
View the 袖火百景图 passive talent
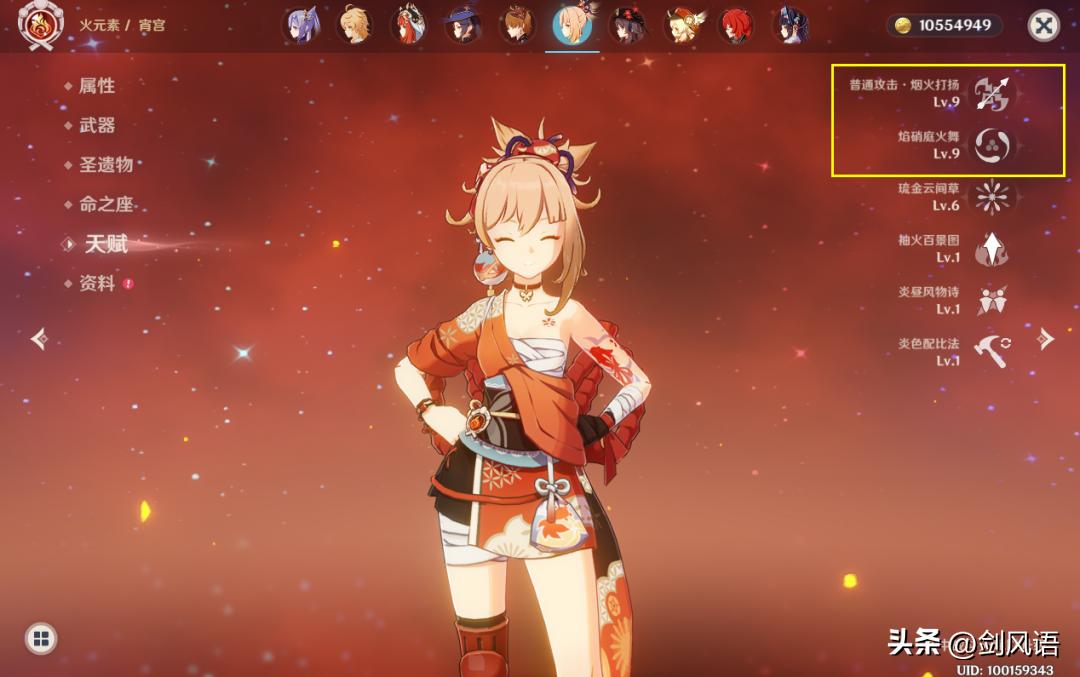pyautogui.click(x=991, y=249)
